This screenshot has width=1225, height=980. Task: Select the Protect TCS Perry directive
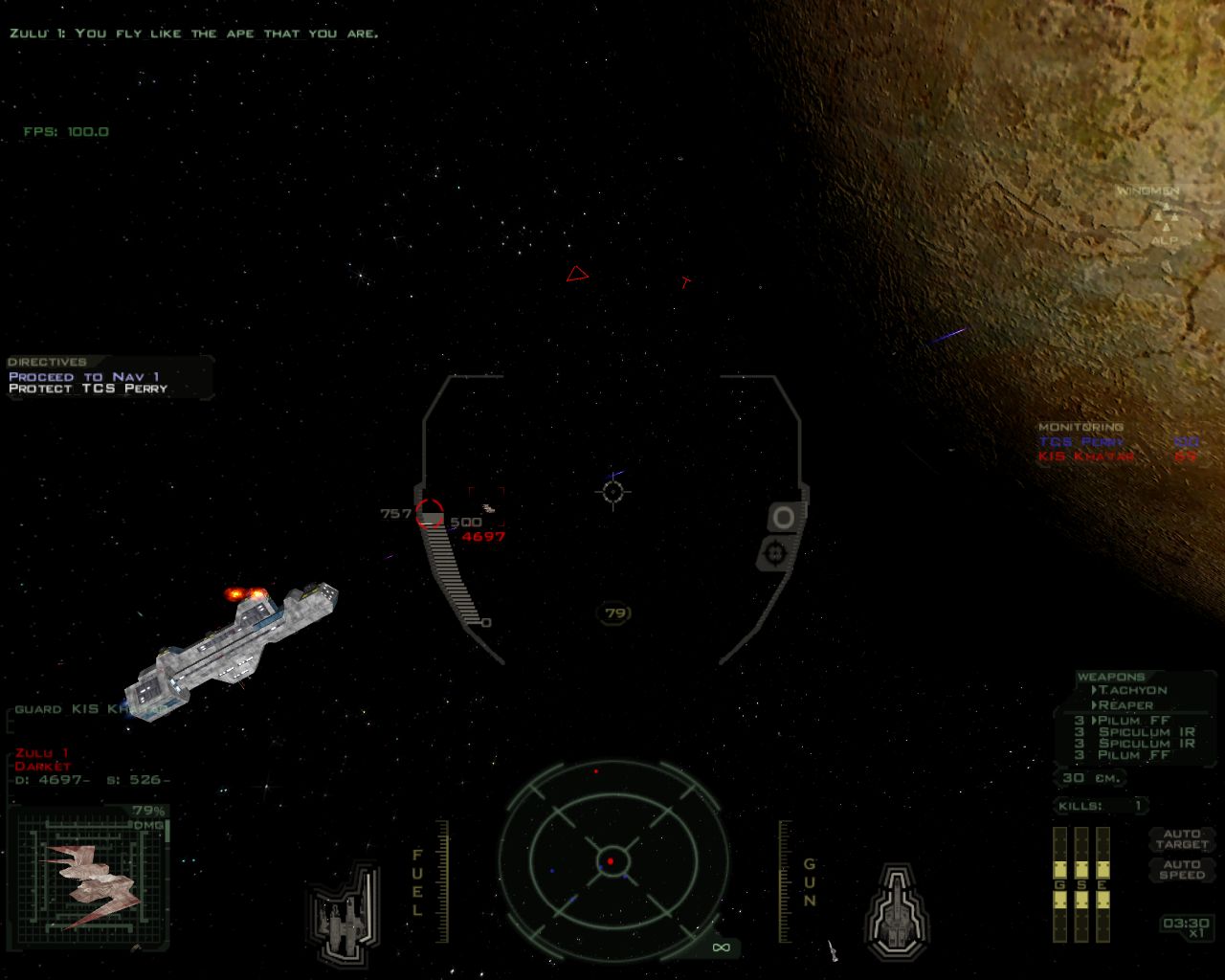point(88,389)
